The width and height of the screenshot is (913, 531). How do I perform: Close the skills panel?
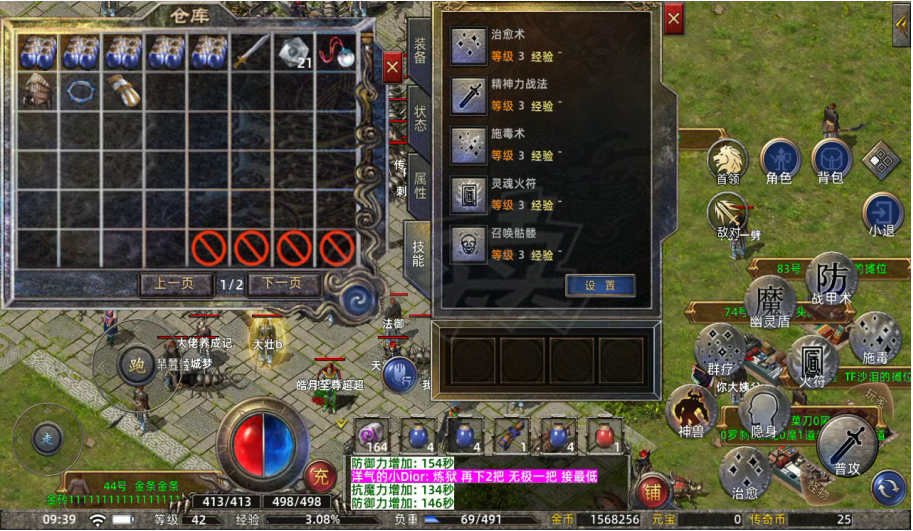click(674, 19)
